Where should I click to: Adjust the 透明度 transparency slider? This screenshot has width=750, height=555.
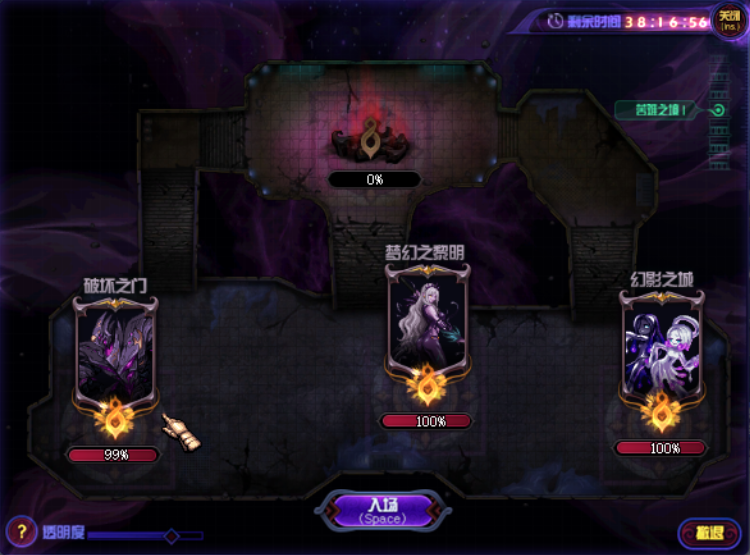click(171, 536)
